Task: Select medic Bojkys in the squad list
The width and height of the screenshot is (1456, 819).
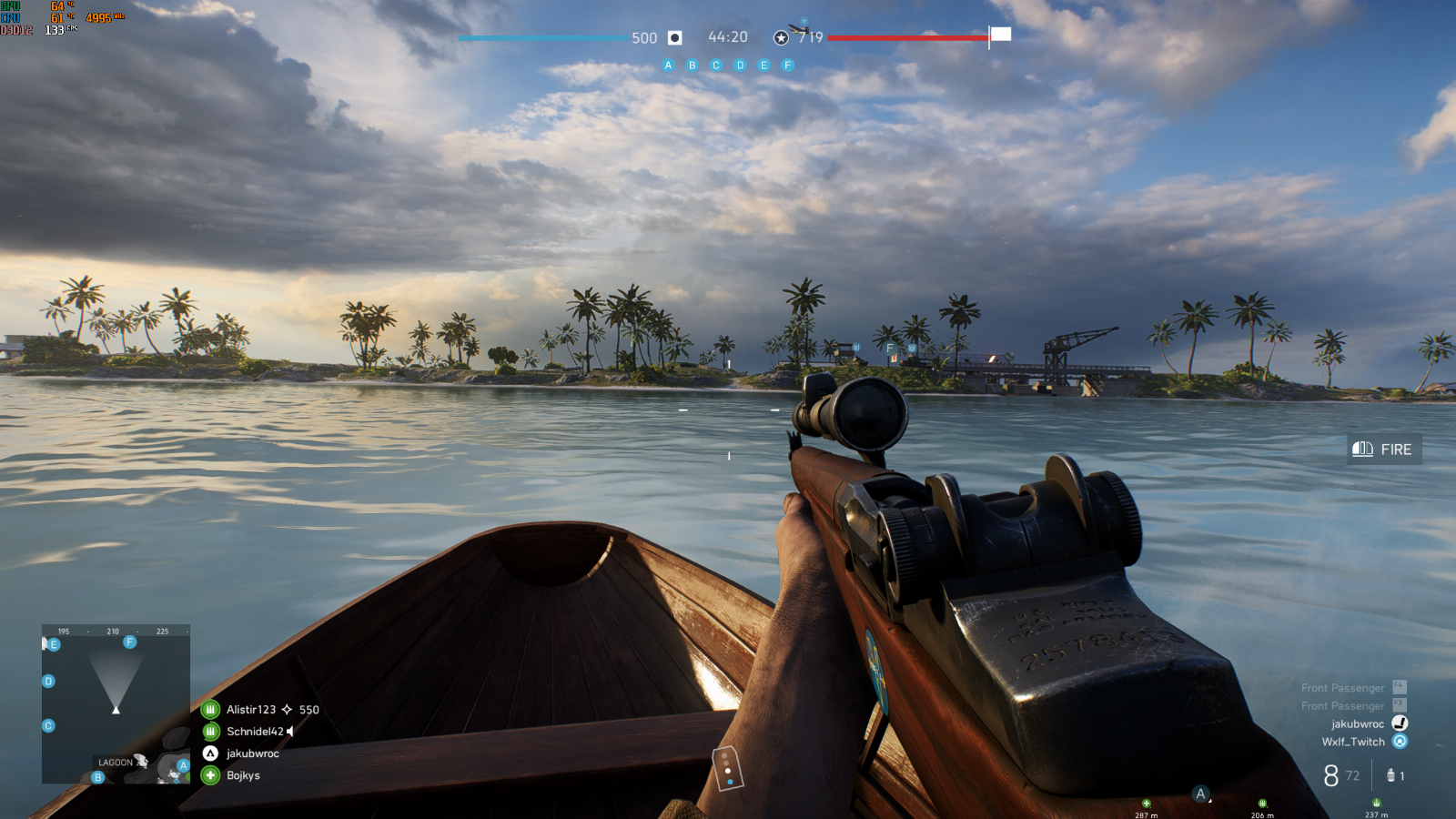Action: [243, 775]
